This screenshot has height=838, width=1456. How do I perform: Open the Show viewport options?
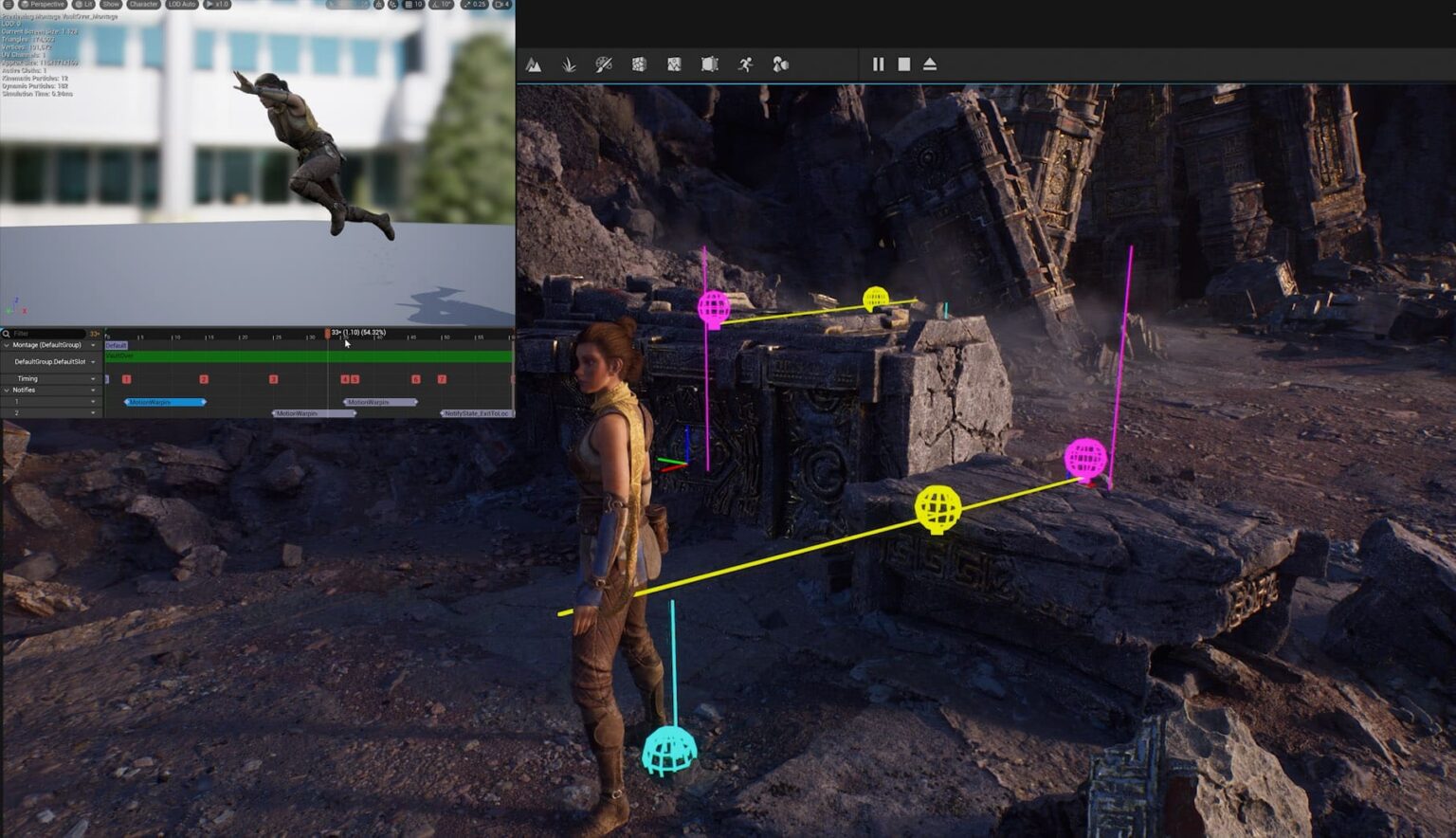point(111,5)
